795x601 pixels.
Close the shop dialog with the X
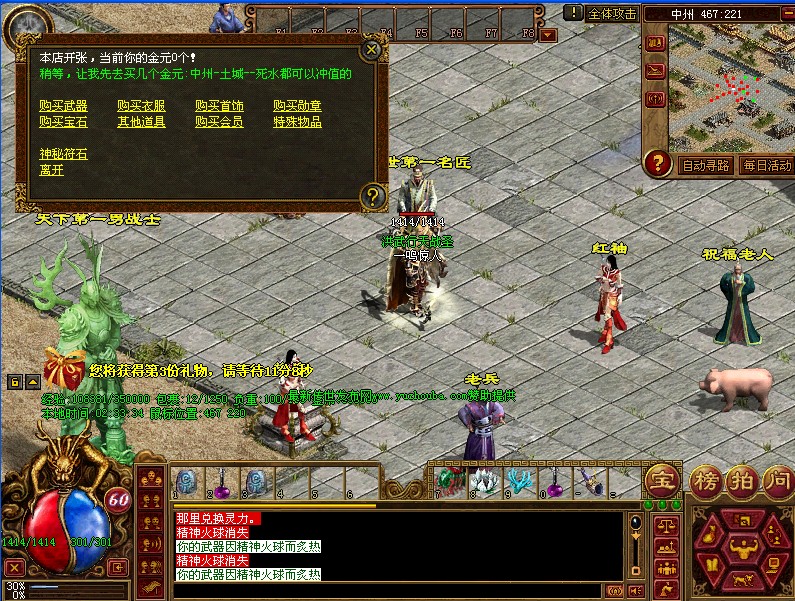click(x=372, y=50)
